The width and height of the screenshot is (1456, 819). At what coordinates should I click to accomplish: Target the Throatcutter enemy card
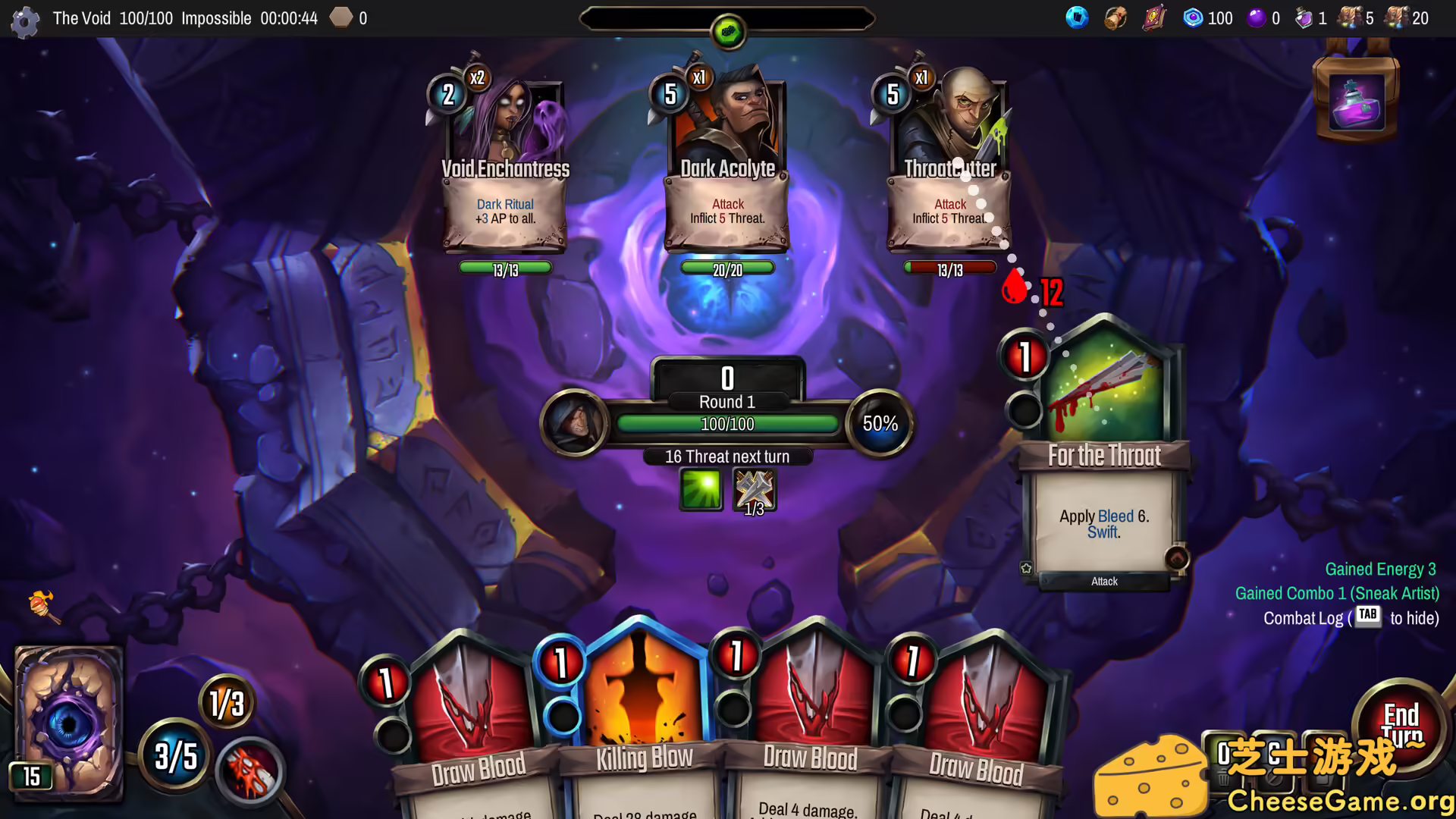(x=949, y=167)
